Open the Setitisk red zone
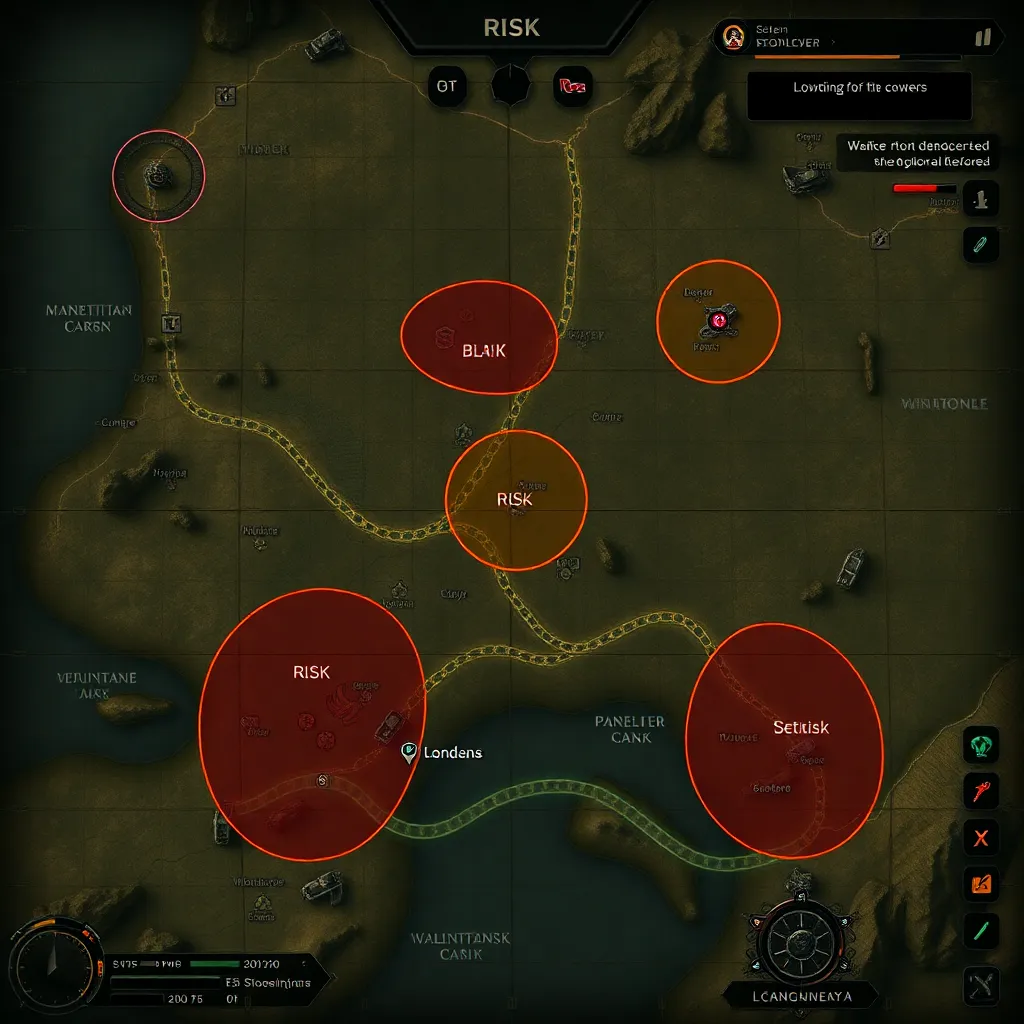This screenshot has height=1024, width=1024. 784,739
